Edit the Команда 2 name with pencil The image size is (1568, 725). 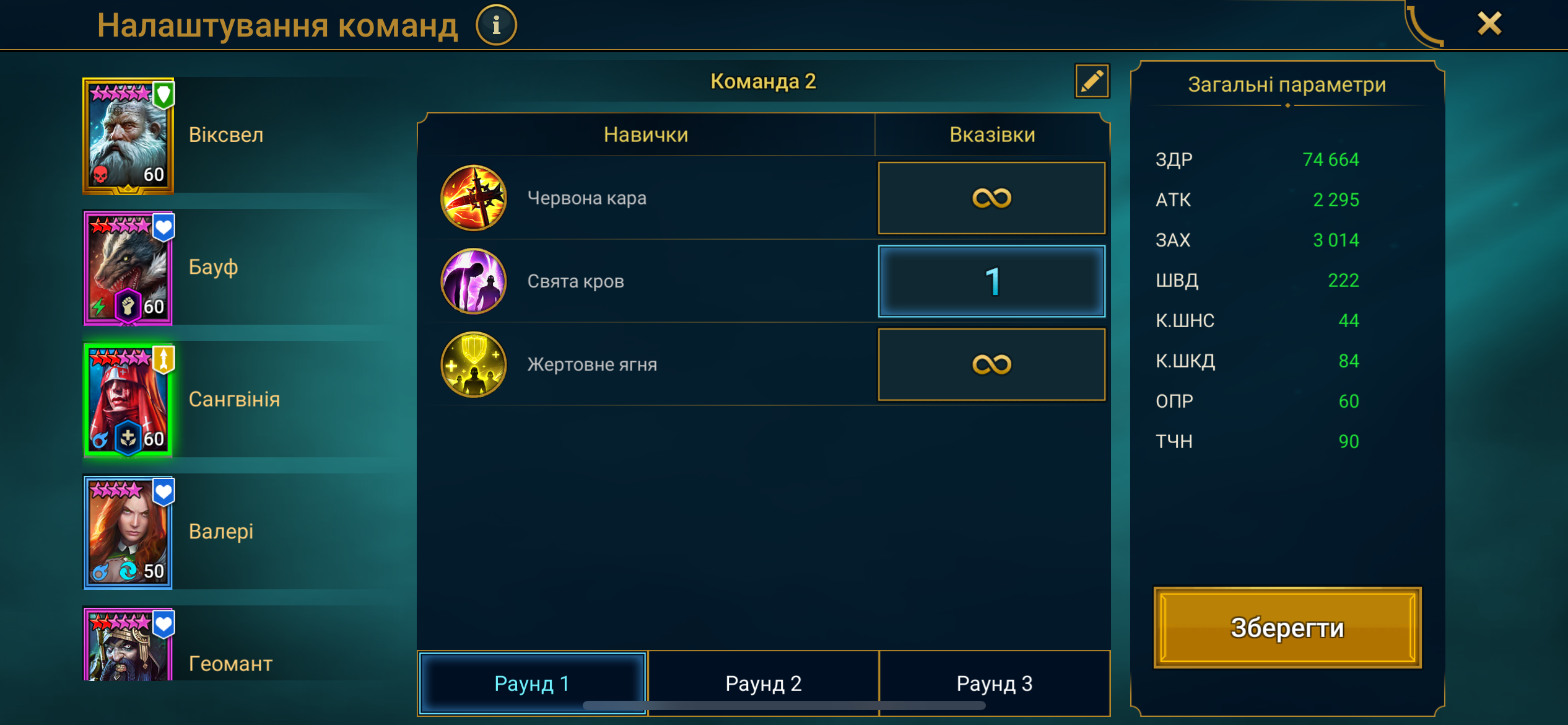click(1091, 81)
